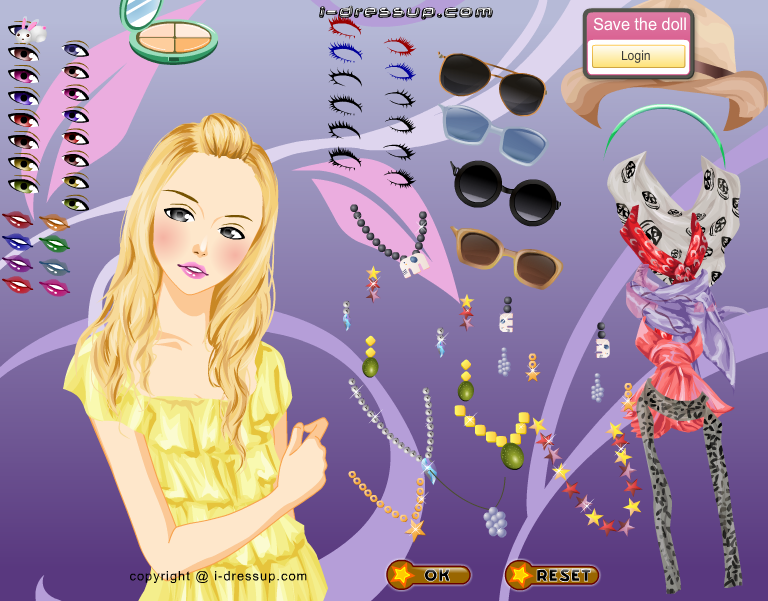Screen dimensions: 768x601
Task: Choose the grape cluster pendant necklace
Action: pos(493,518)
